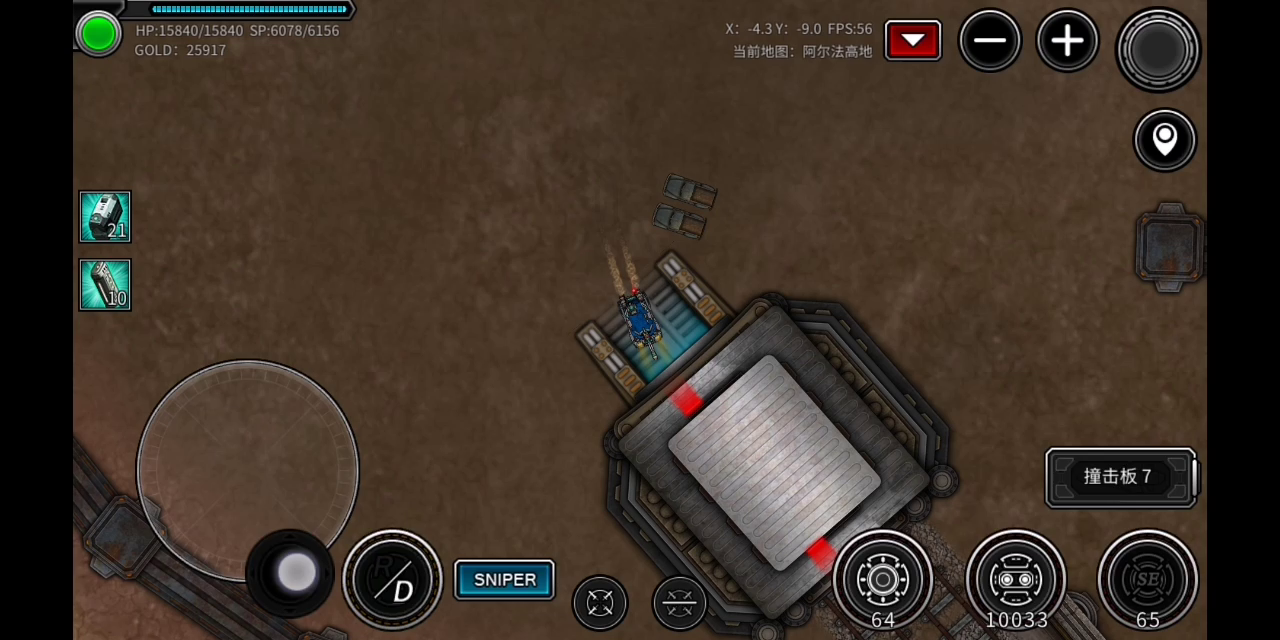Tap the split-crosshair targeting icon
This screenshot has width=1280, height=640.
point(679,603)
